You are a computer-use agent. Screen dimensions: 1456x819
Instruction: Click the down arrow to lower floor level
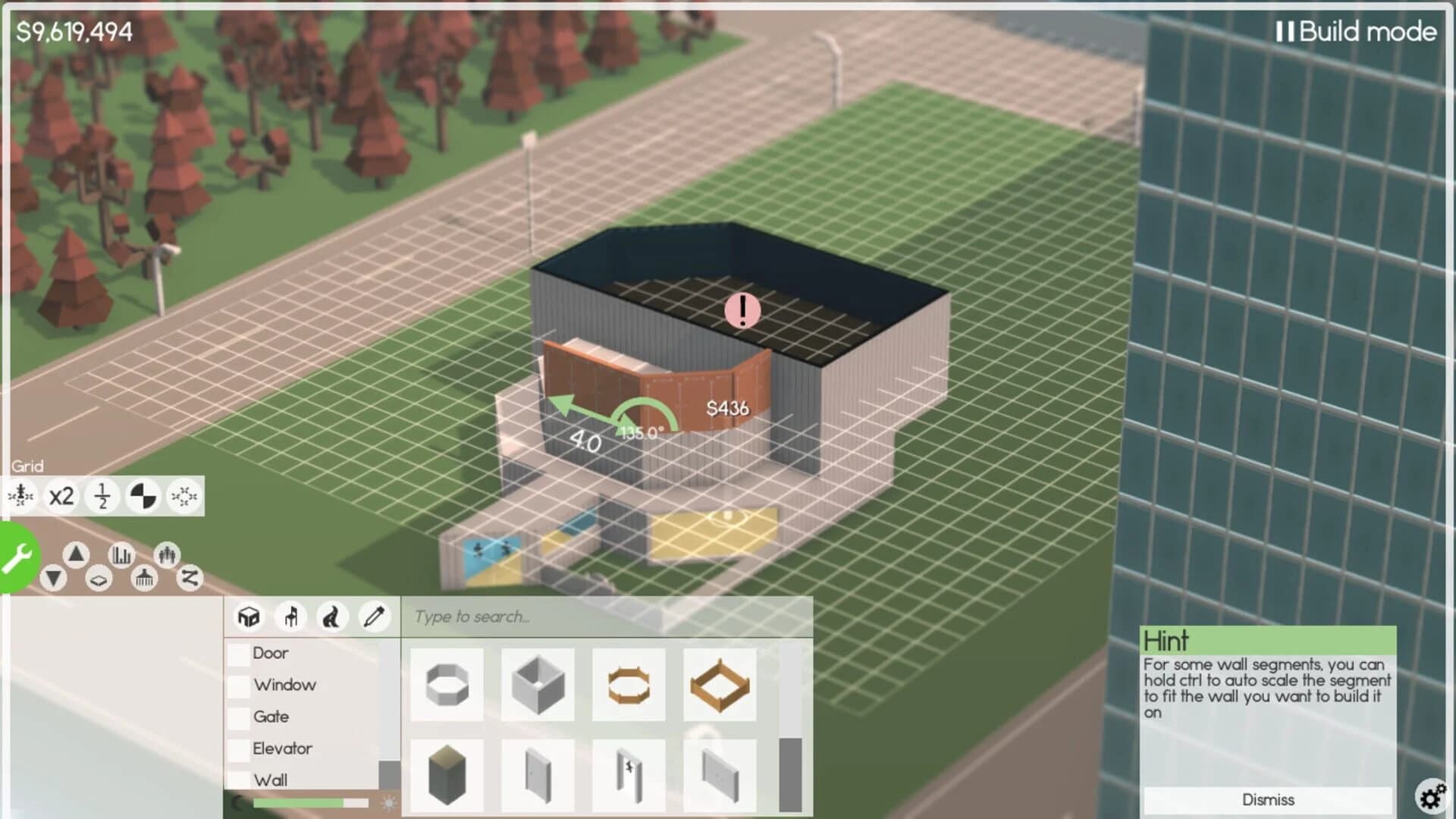pos(55,579)
